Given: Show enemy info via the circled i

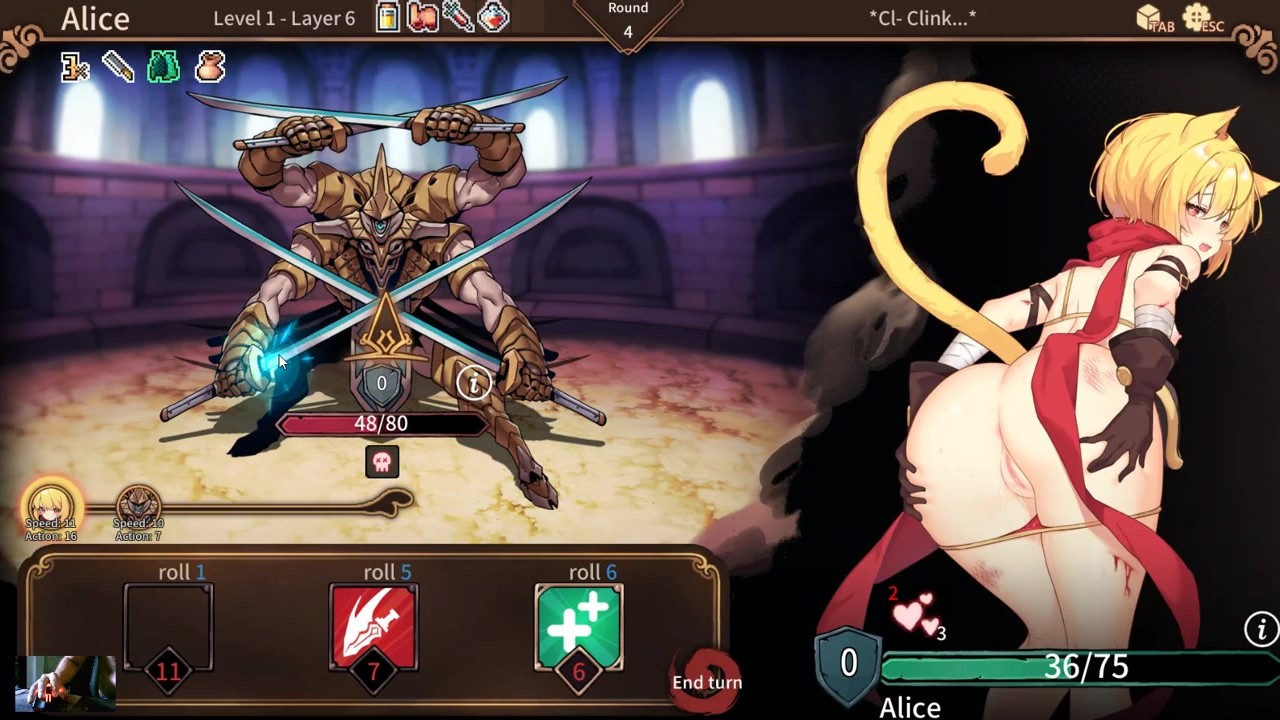Looking at the screenshot, I should point(473,381).
